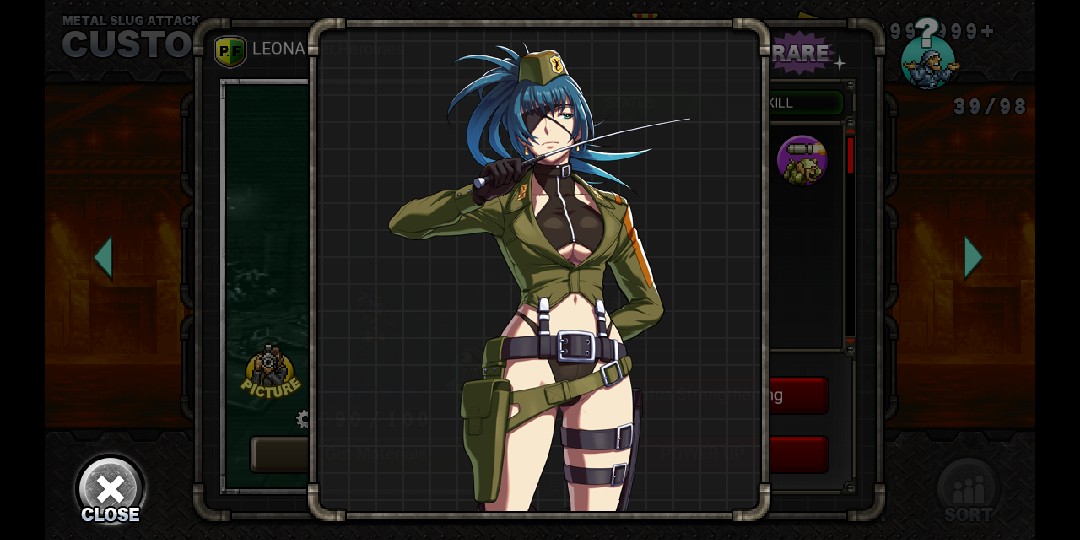The width and height of the screenshot is (1080, 540).
Task: Open the help question mark icon
Action: pos(928,53)
